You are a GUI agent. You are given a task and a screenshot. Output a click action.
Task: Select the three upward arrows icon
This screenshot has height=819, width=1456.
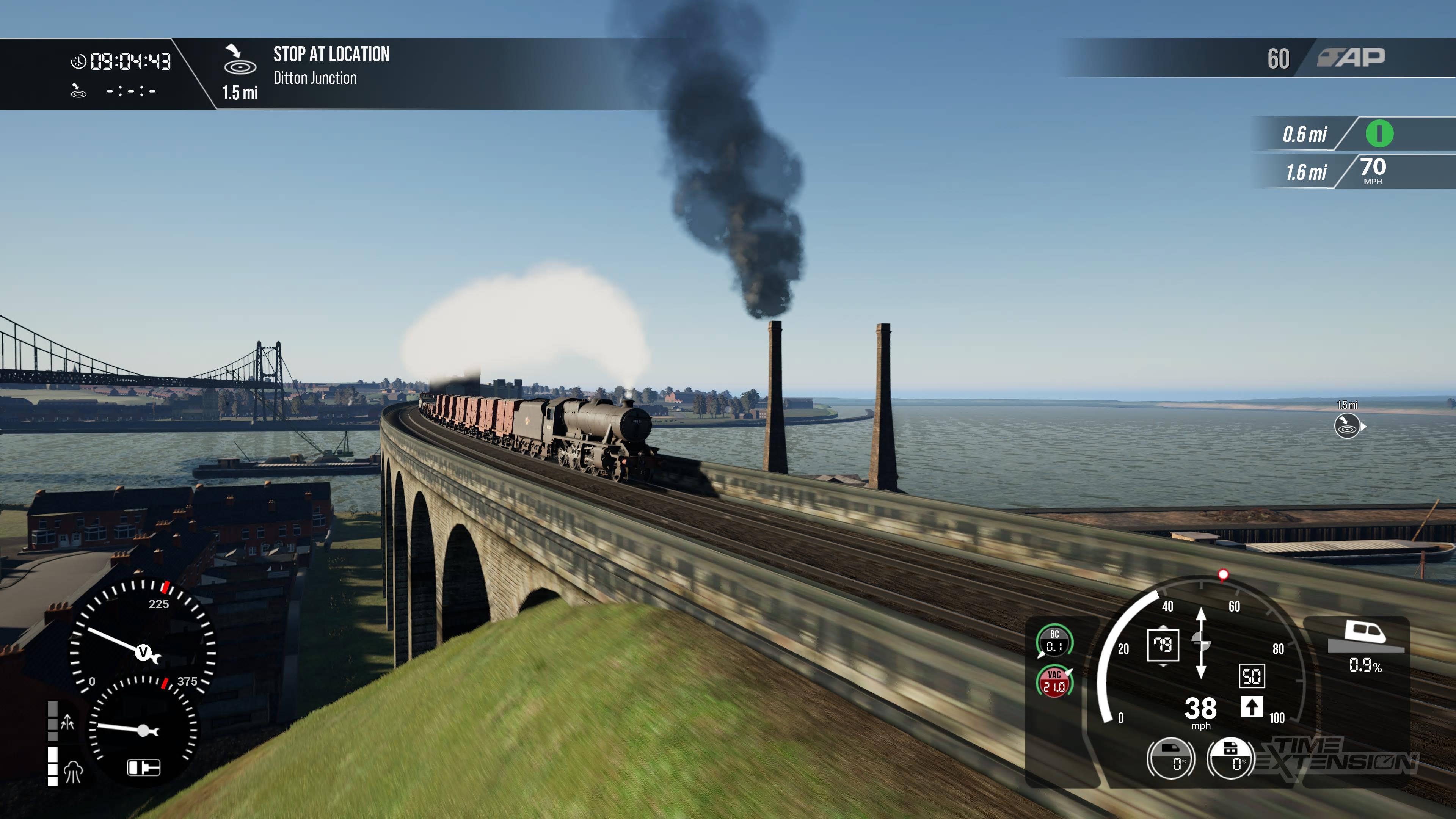67,722
